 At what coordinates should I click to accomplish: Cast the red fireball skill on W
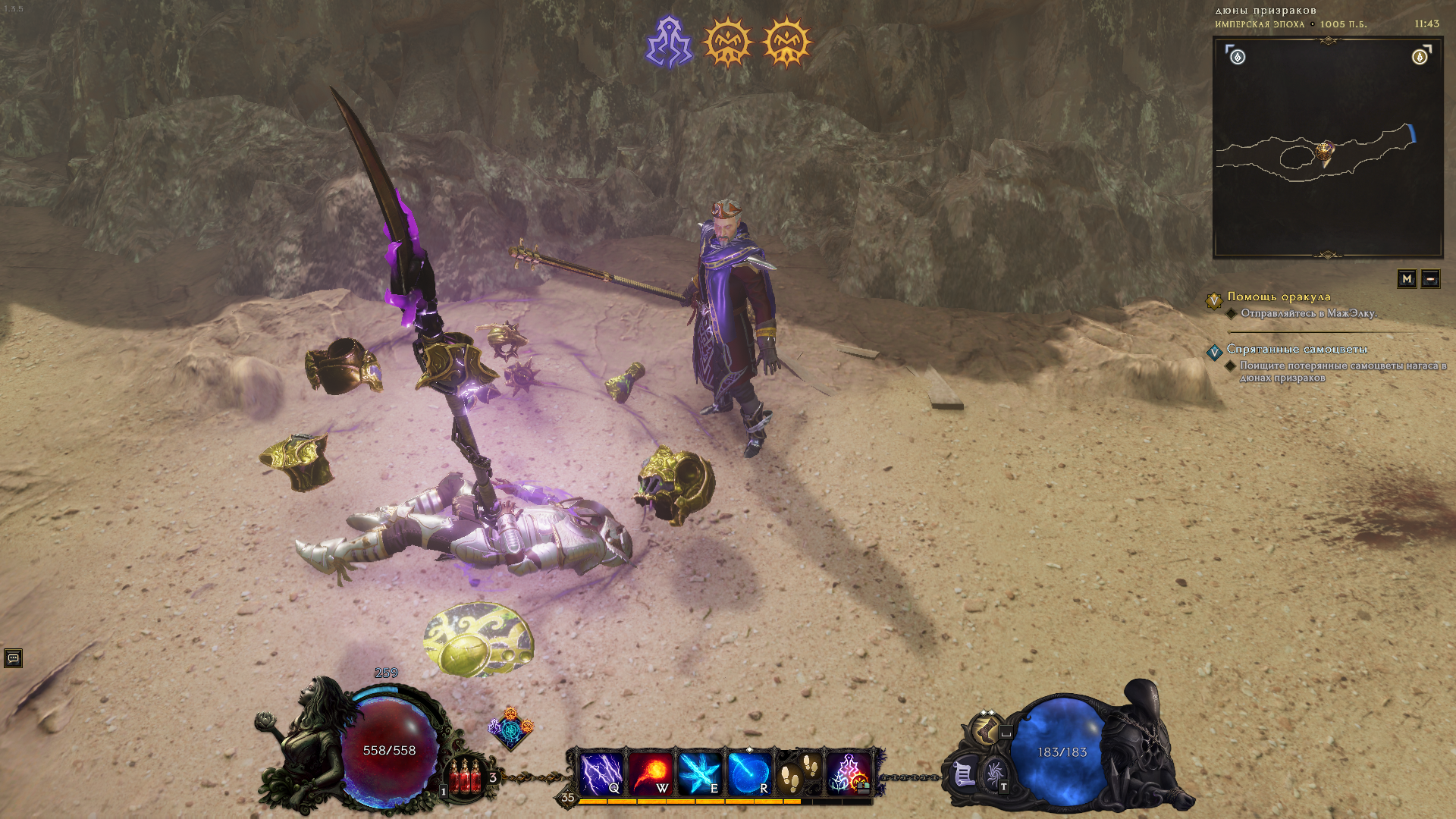[651, 773]
